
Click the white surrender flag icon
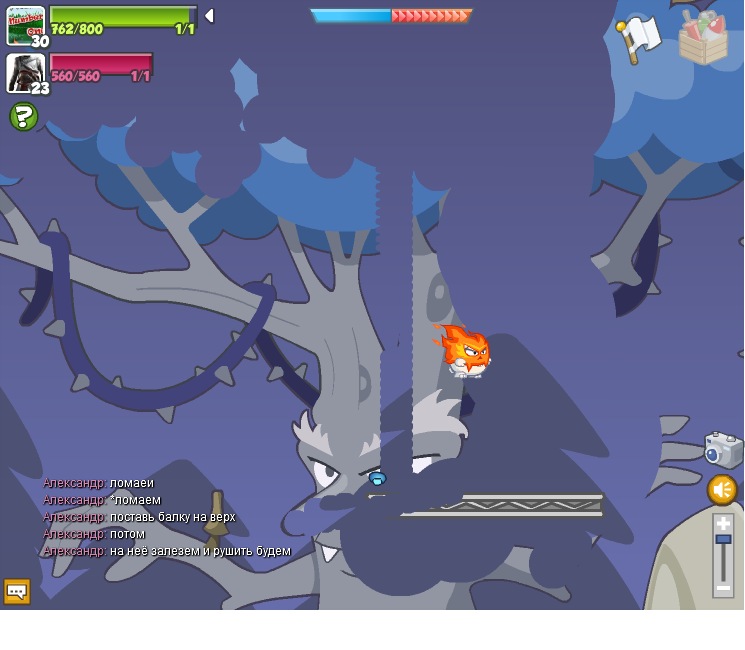(638, 40)
